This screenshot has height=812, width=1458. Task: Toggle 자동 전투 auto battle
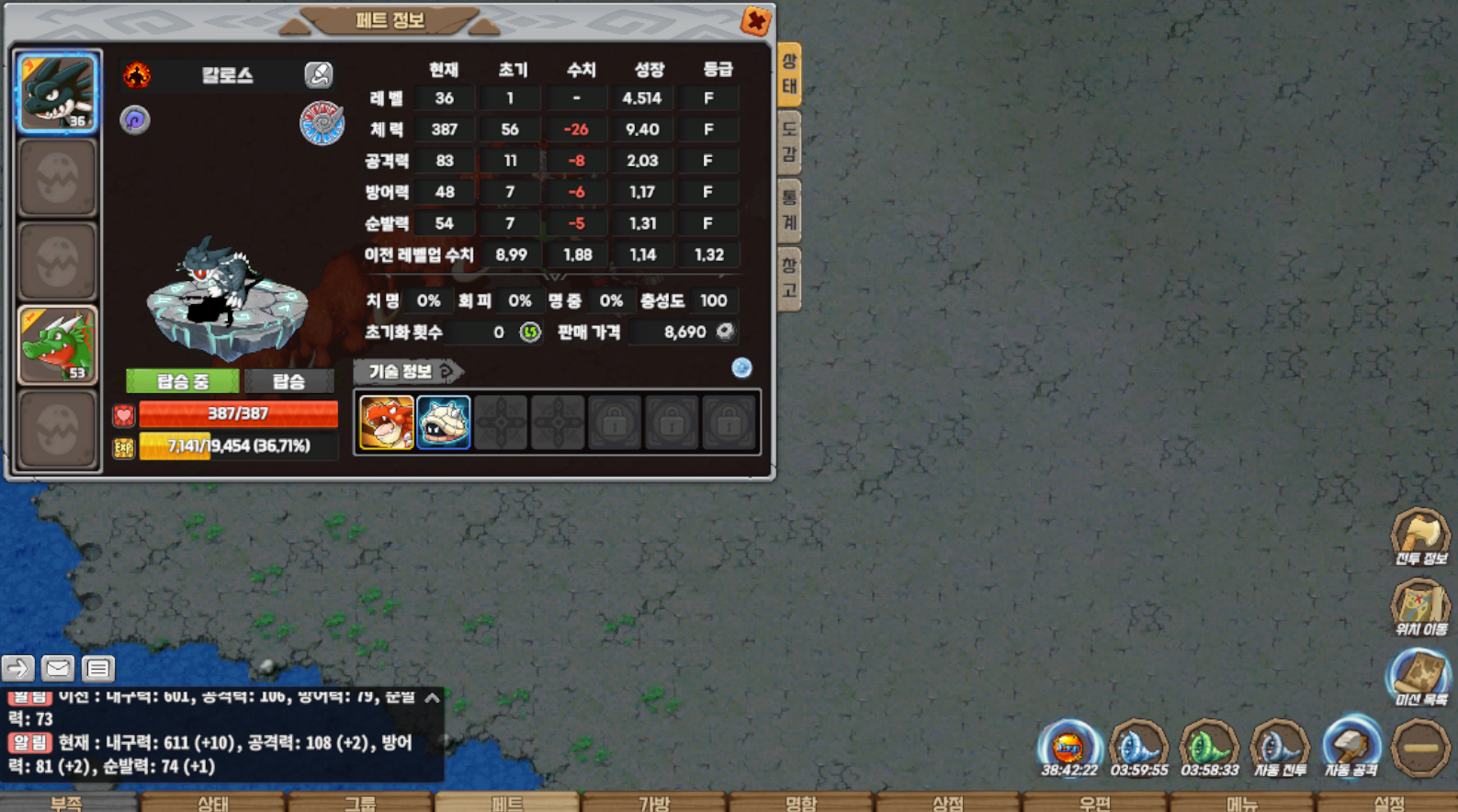pos(1280,747)
